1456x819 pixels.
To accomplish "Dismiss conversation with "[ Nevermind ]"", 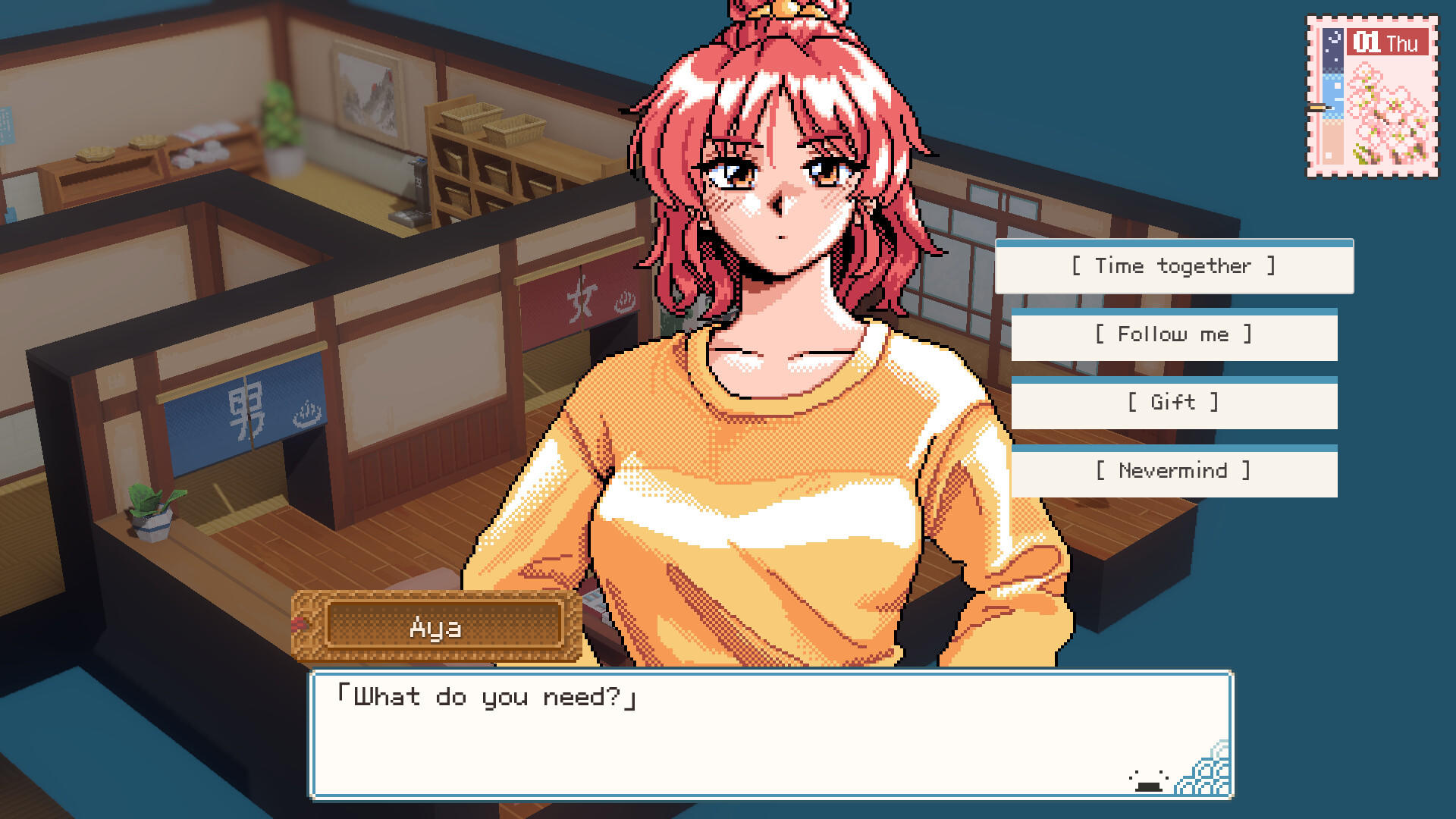I will tap(1175, 471).
